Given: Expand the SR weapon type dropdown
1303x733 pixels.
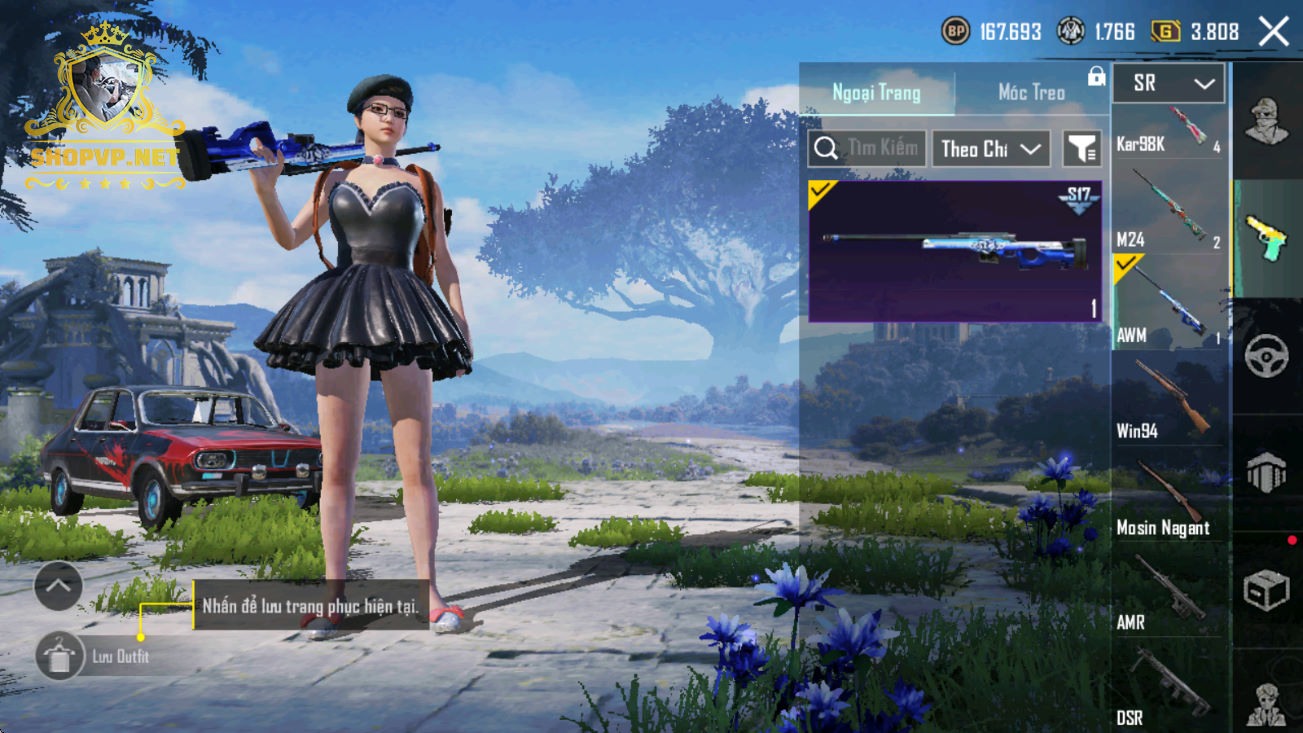Looking at the screenshot, I should [1168, 84].
